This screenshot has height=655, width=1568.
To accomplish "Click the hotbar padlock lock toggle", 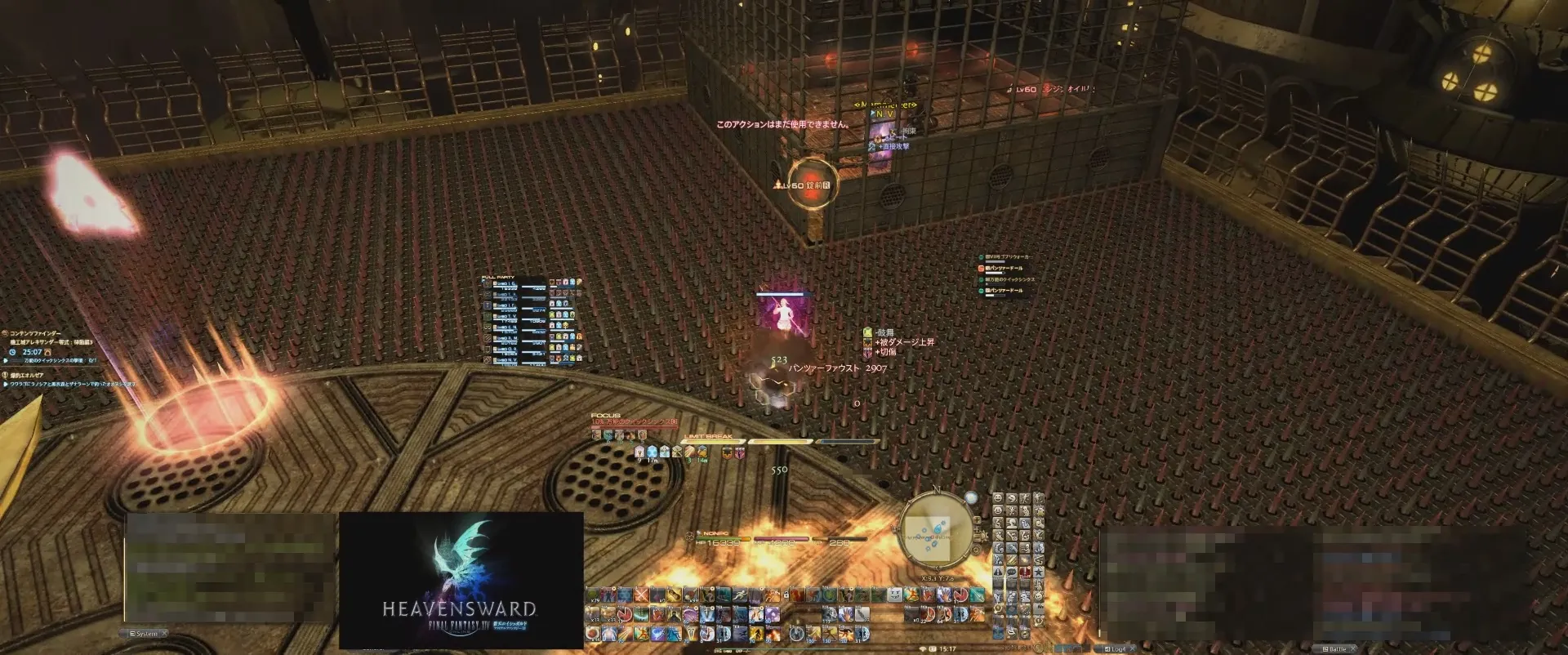I will click(786, 595).
